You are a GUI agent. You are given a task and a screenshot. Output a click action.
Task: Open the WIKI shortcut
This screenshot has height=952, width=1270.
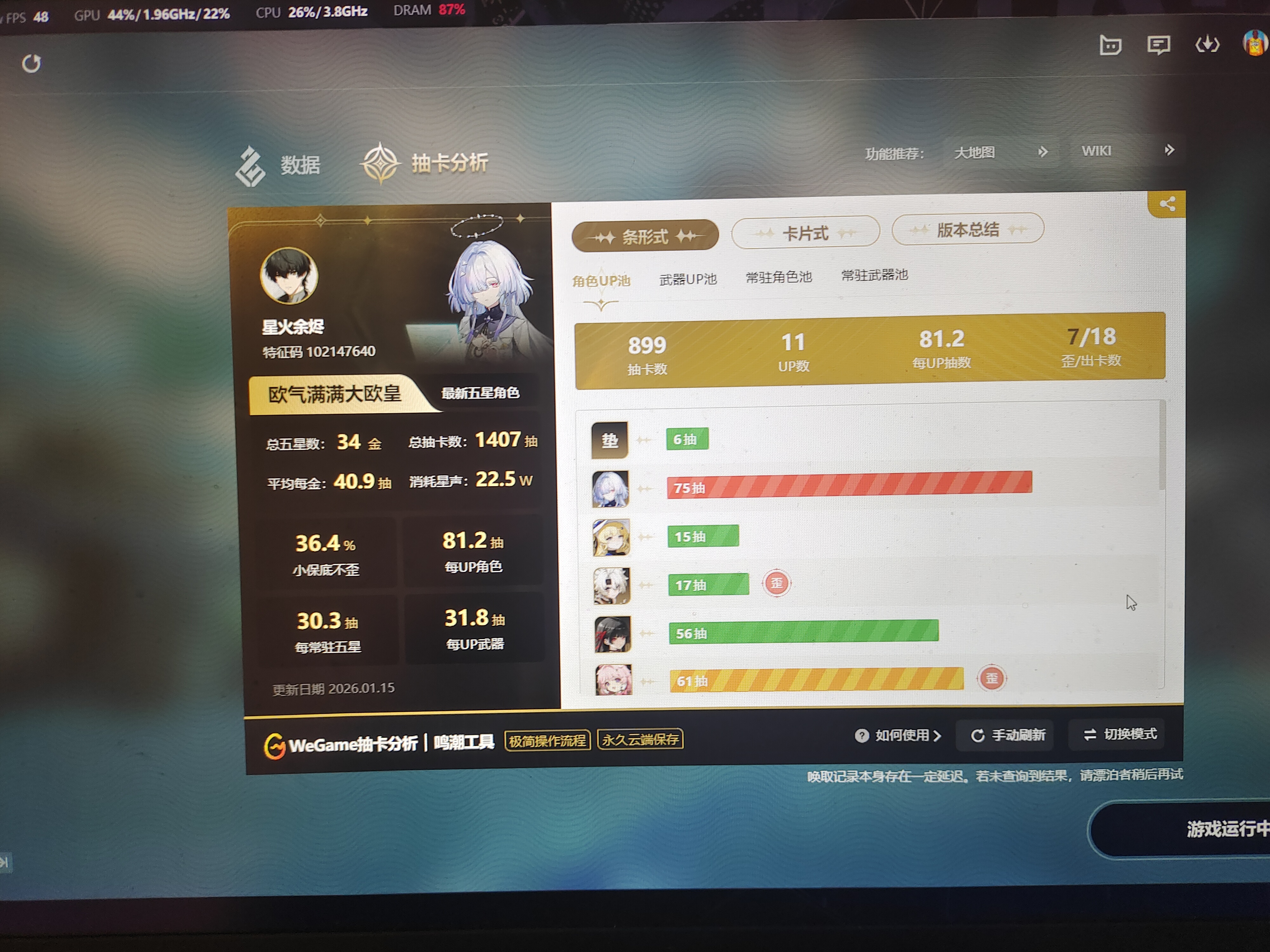tap(1096, 151)
